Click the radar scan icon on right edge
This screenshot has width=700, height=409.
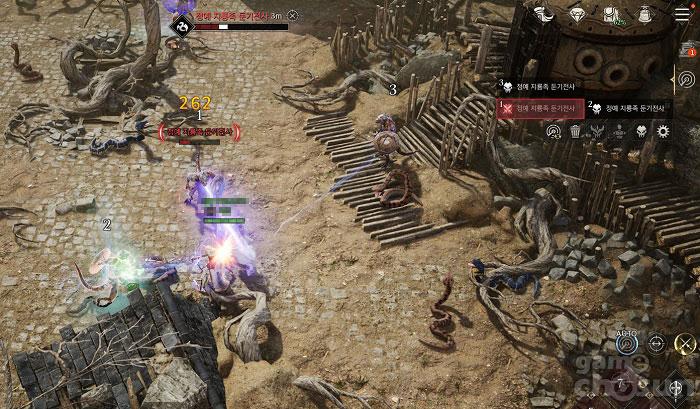click(686, 79)
